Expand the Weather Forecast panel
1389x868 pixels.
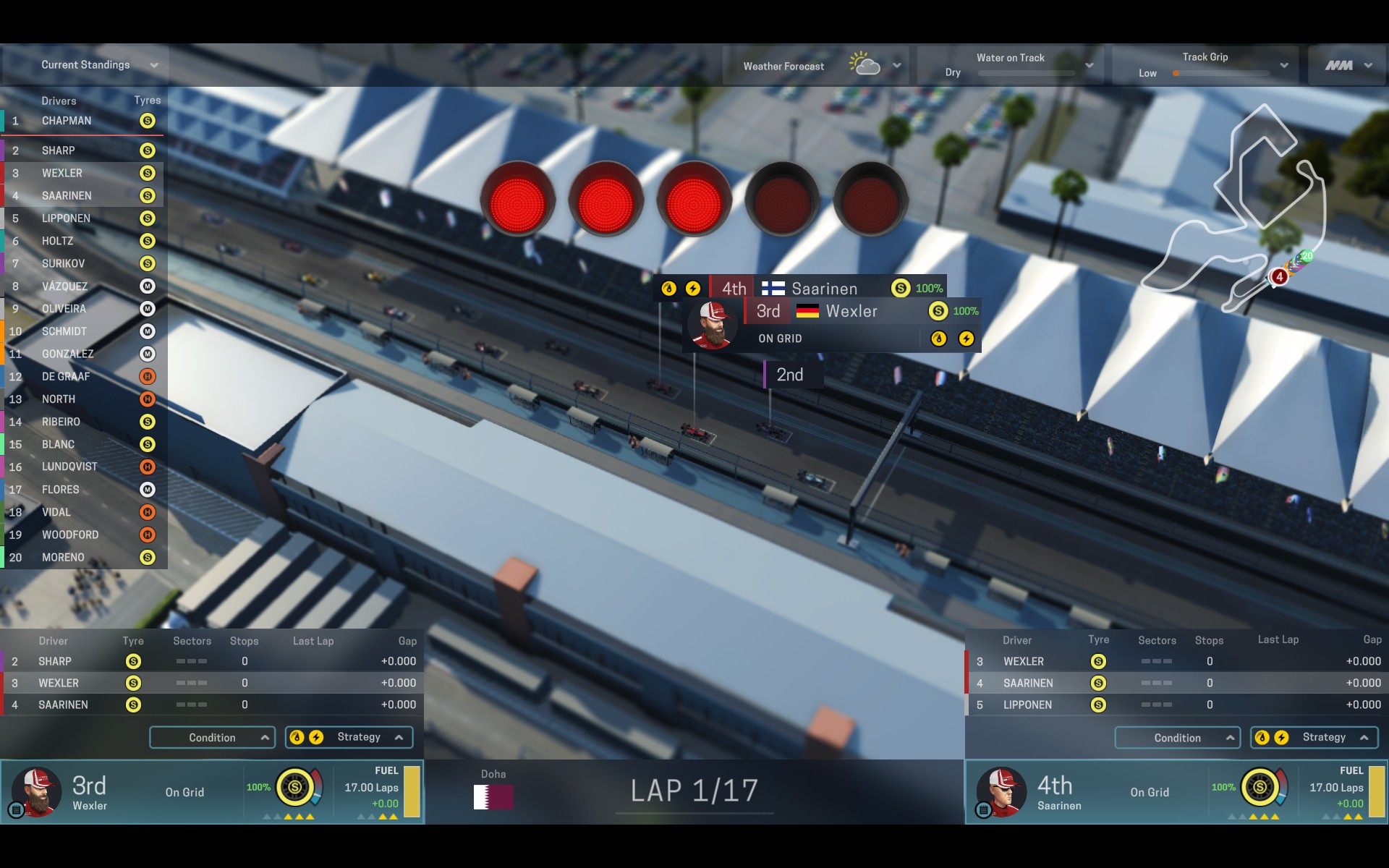[x=815, y=66]
